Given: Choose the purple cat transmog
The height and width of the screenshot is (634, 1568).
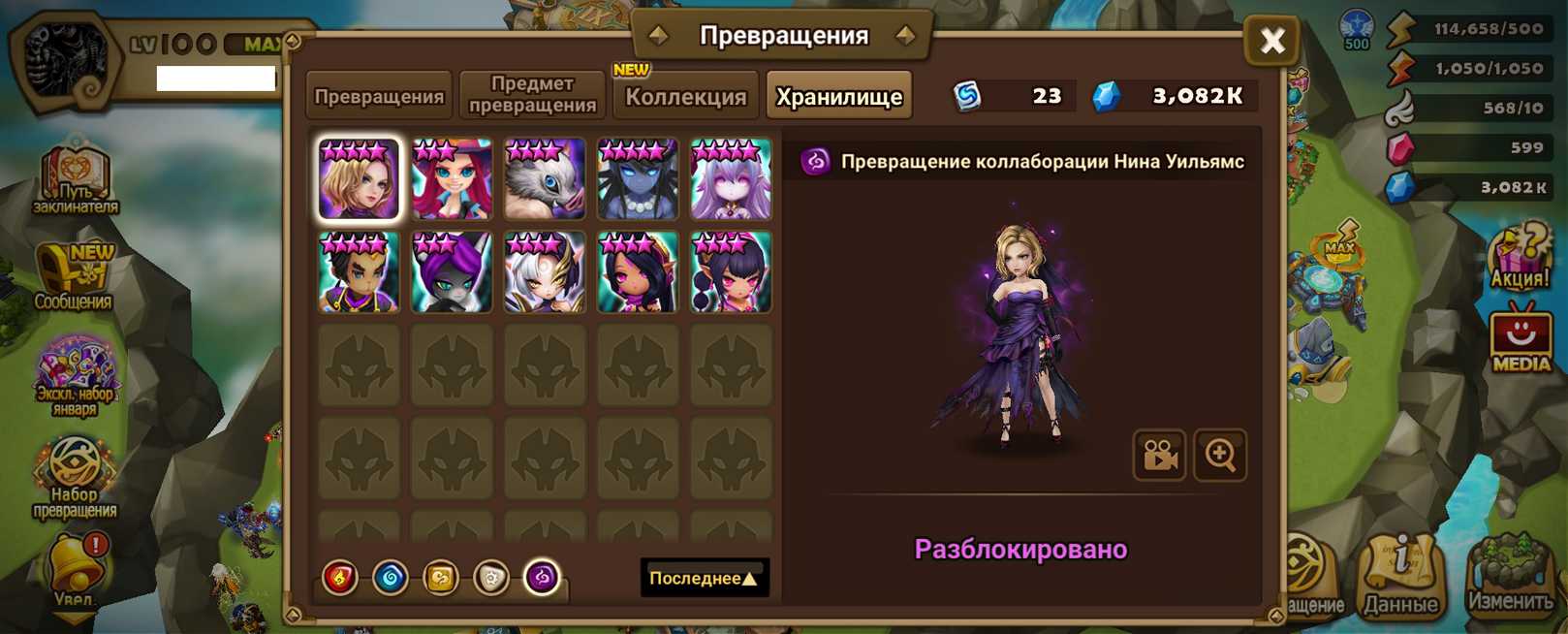Looking at the screenshot, I should point(452,272).
